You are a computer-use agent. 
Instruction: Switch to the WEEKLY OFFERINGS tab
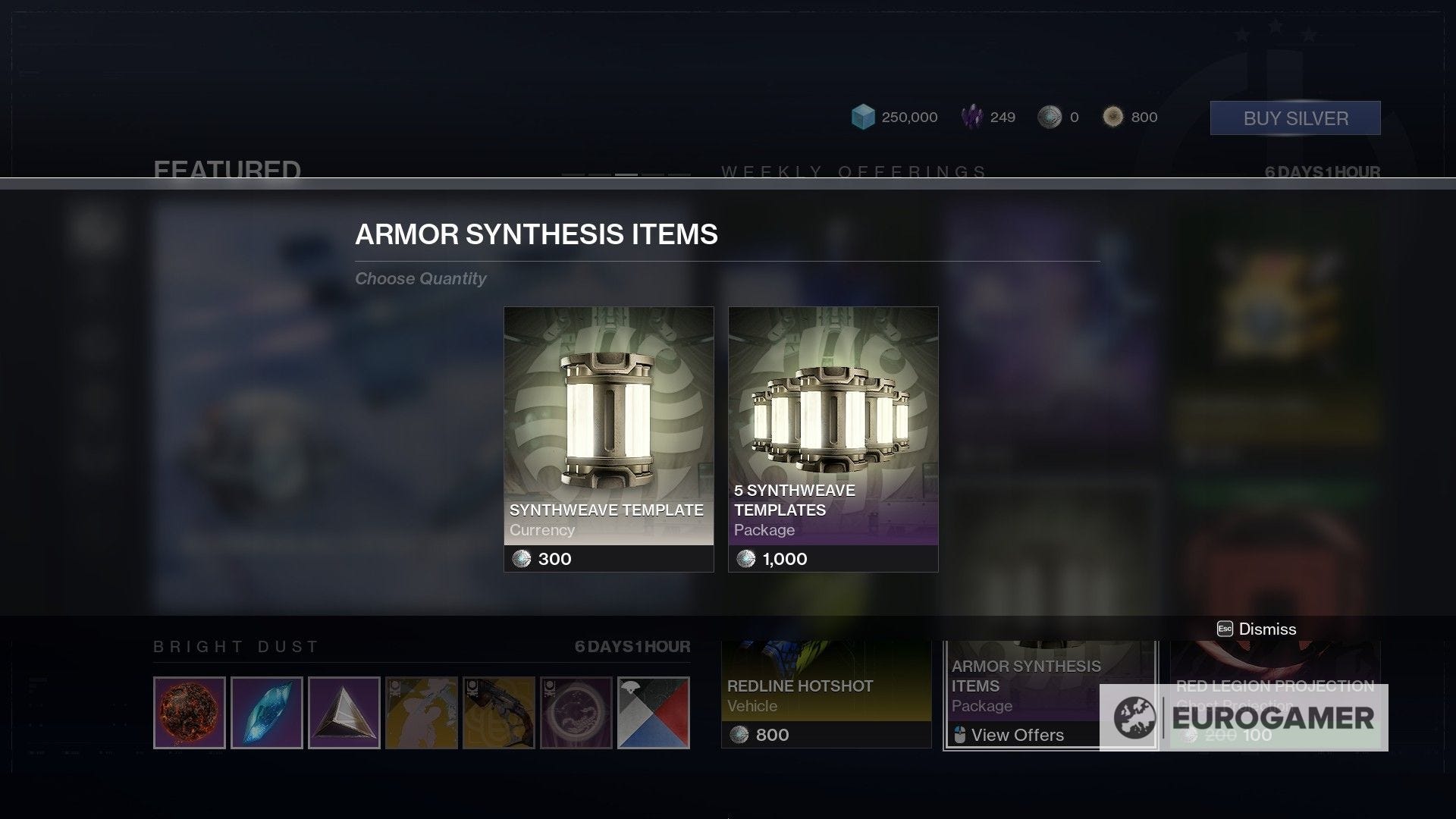tap(852, 171)
